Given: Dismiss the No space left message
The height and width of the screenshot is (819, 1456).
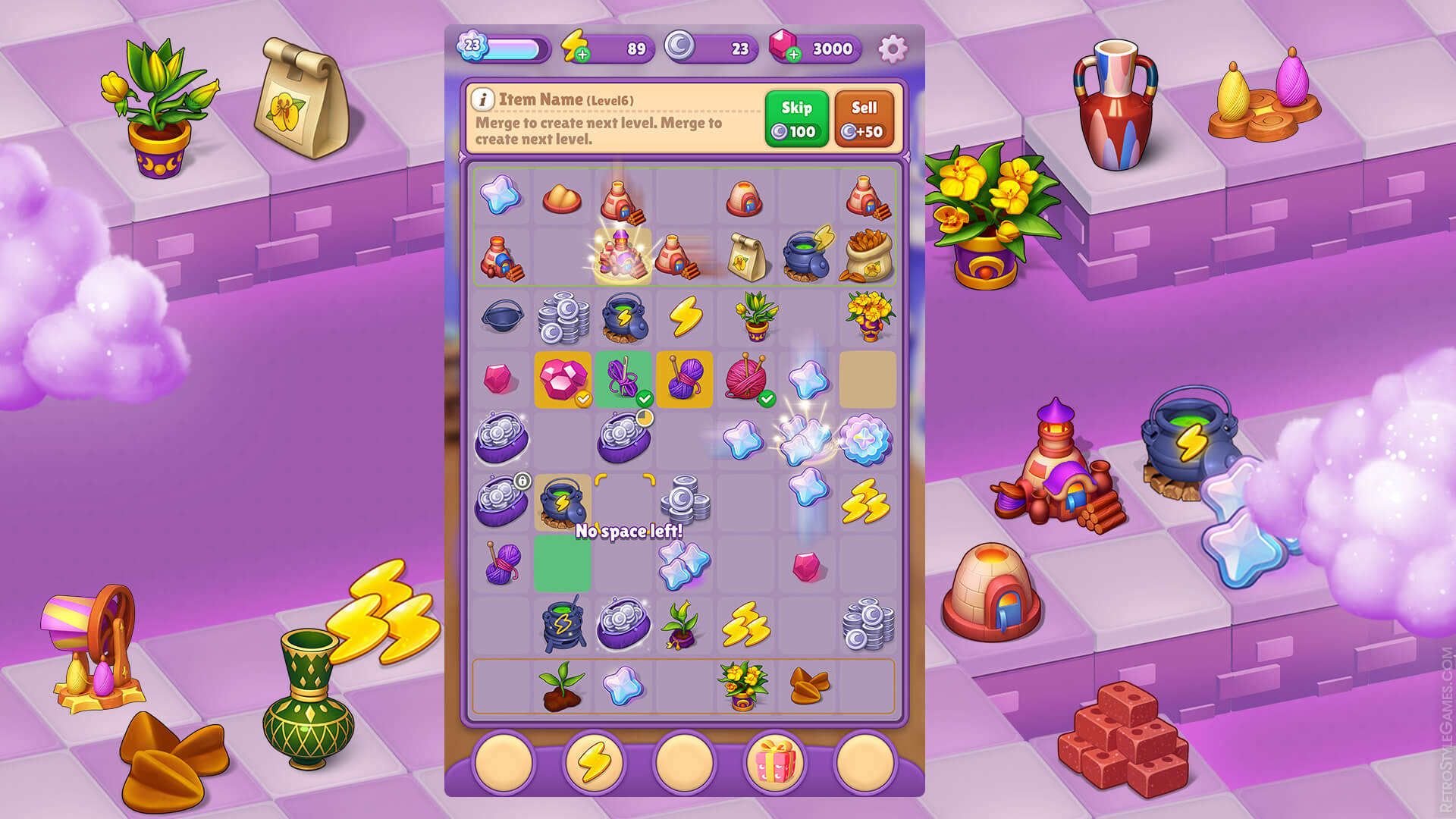Looking at the screenshot, I should point(629,532).
